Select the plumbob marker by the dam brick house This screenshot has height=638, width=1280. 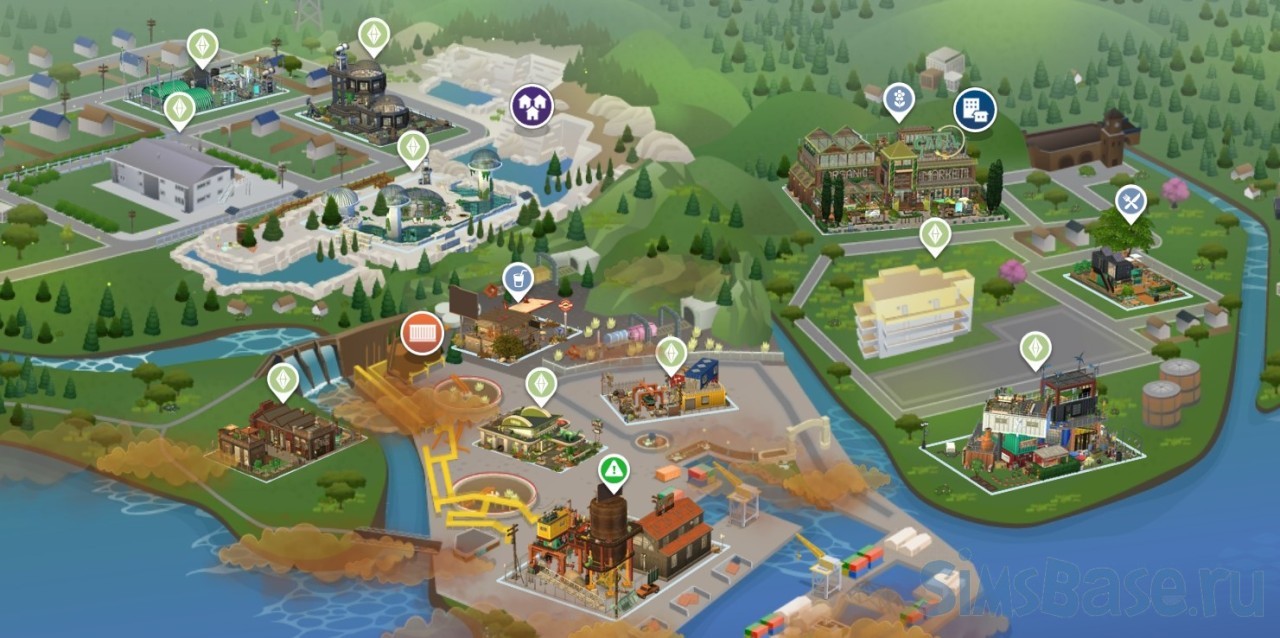pyautogui.click(x=283, y=380)
